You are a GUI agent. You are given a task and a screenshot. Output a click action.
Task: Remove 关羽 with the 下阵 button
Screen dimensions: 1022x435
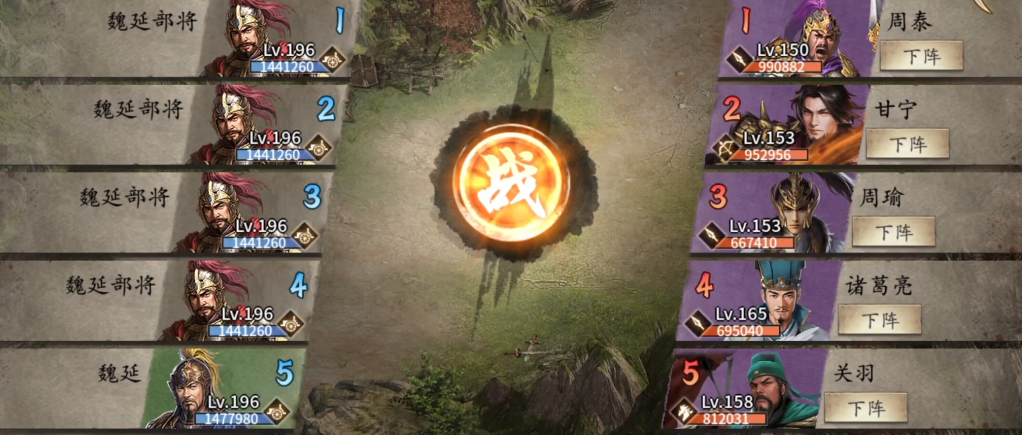click(x=865, y=407)
